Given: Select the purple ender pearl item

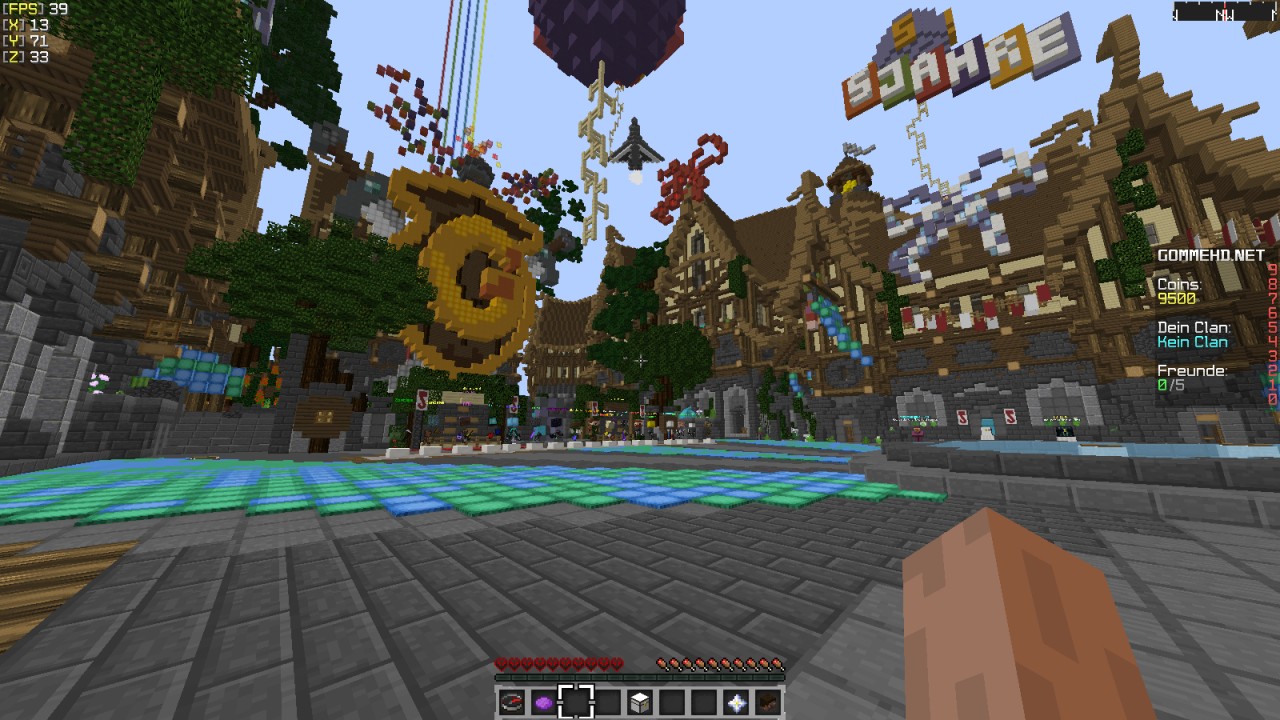Looking at the screenshot, I should coord(543,702).
